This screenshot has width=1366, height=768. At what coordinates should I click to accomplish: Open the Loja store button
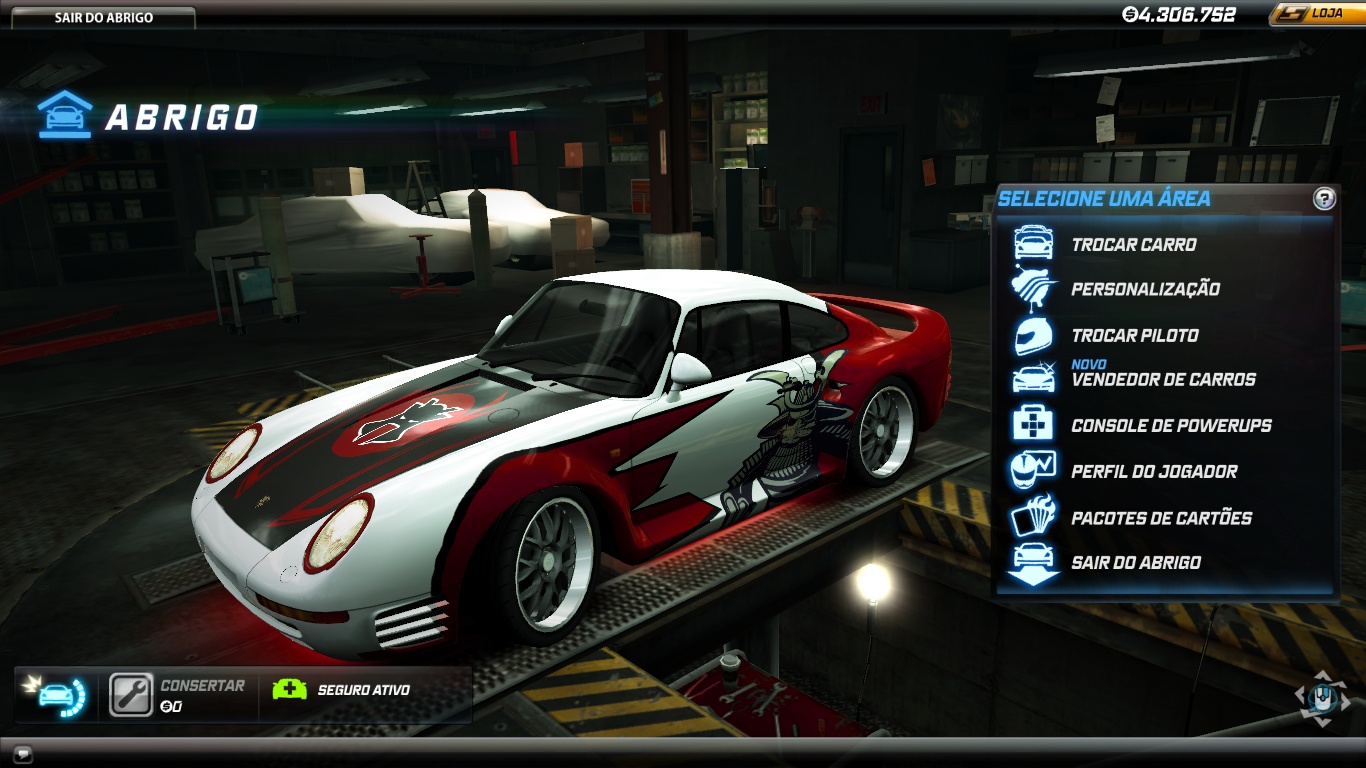(x=1318, y=14)
